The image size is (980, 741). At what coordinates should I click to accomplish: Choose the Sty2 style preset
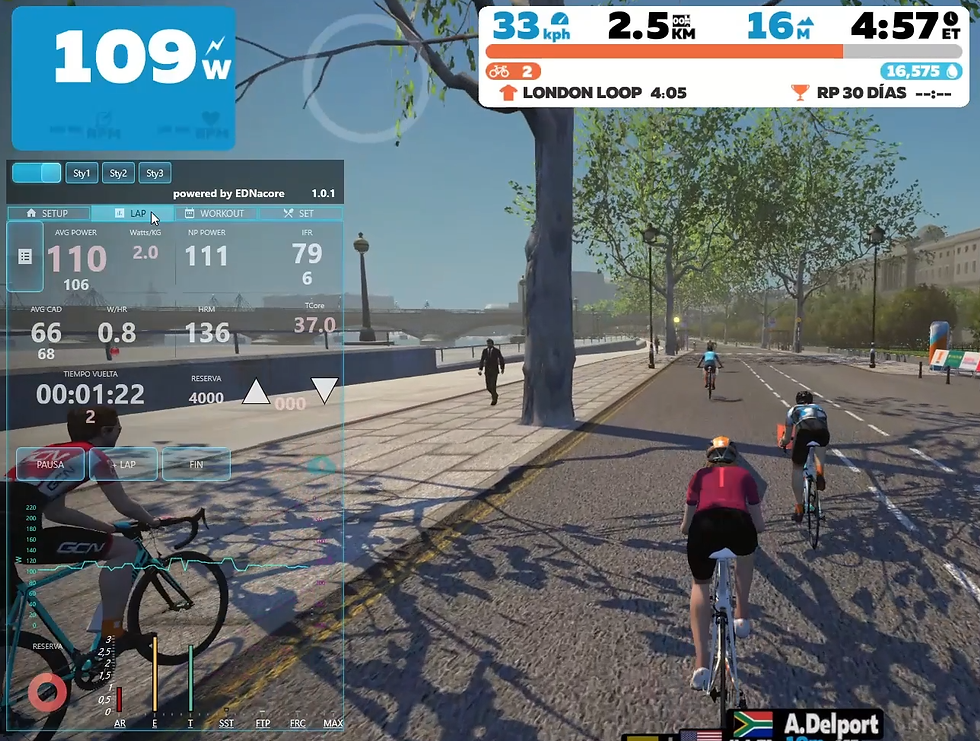pos(118,173)
